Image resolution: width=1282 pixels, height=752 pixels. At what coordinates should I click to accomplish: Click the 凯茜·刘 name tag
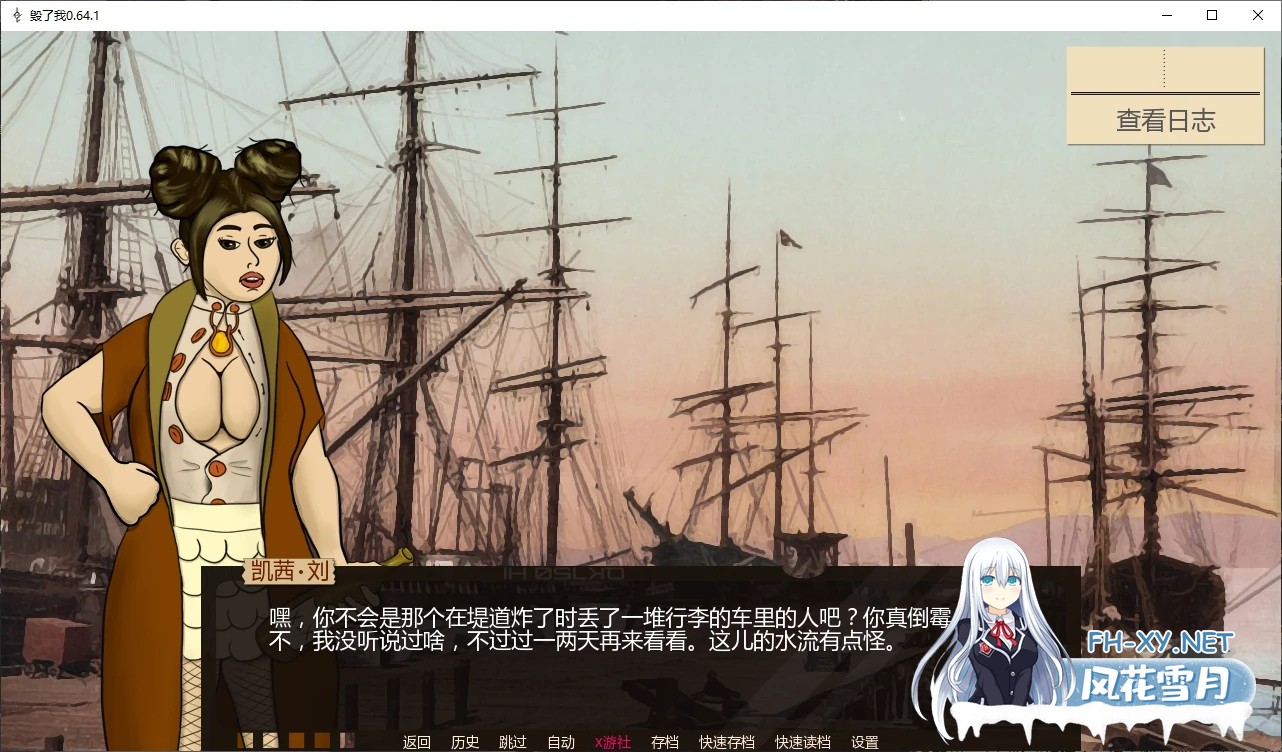pos(290,573)
